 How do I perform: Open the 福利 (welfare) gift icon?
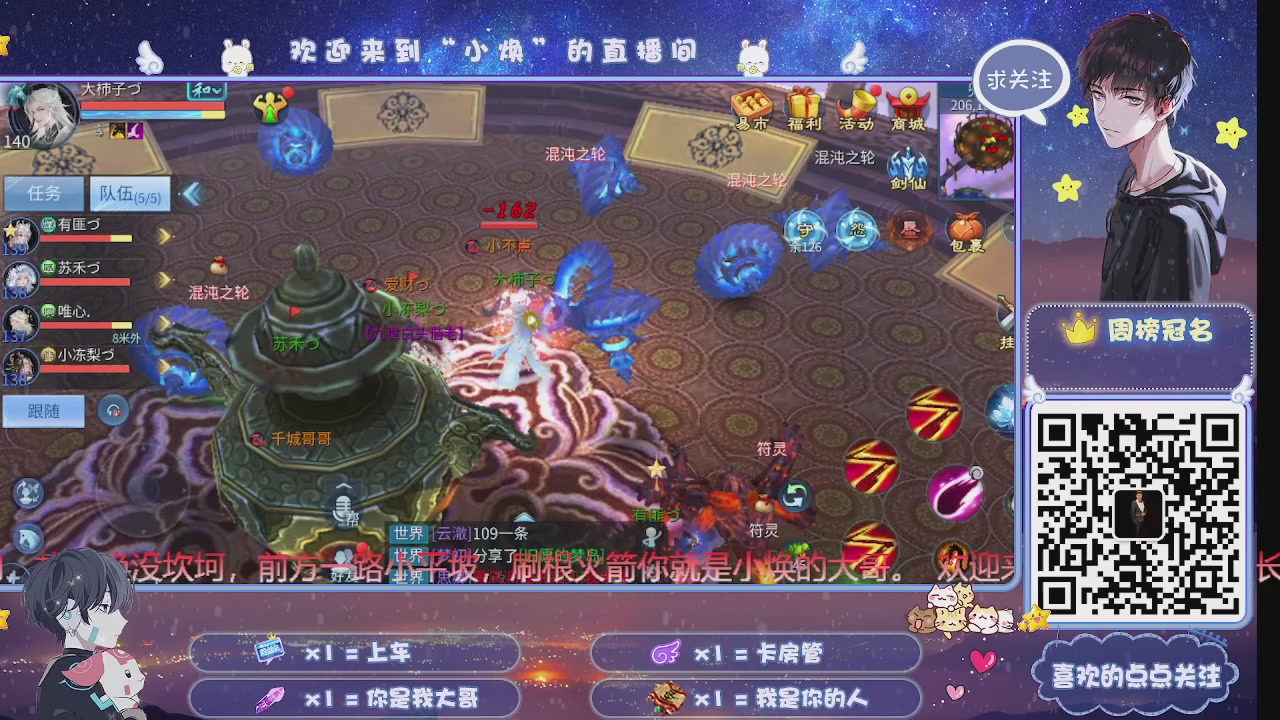(x=803, y=103)
